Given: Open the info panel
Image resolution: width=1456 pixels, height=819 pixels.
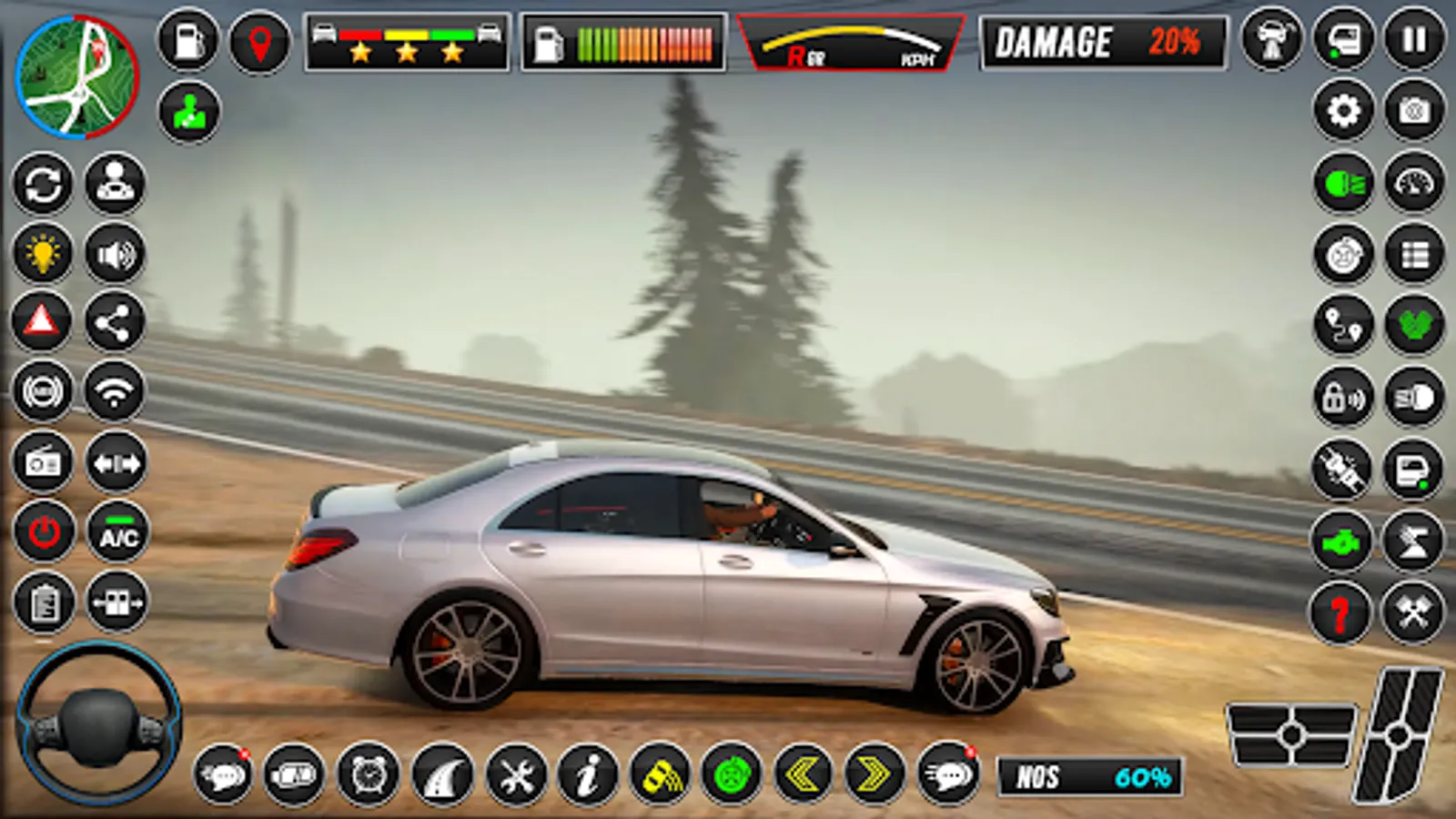Looking at the screenshot, I should point(587,778).
